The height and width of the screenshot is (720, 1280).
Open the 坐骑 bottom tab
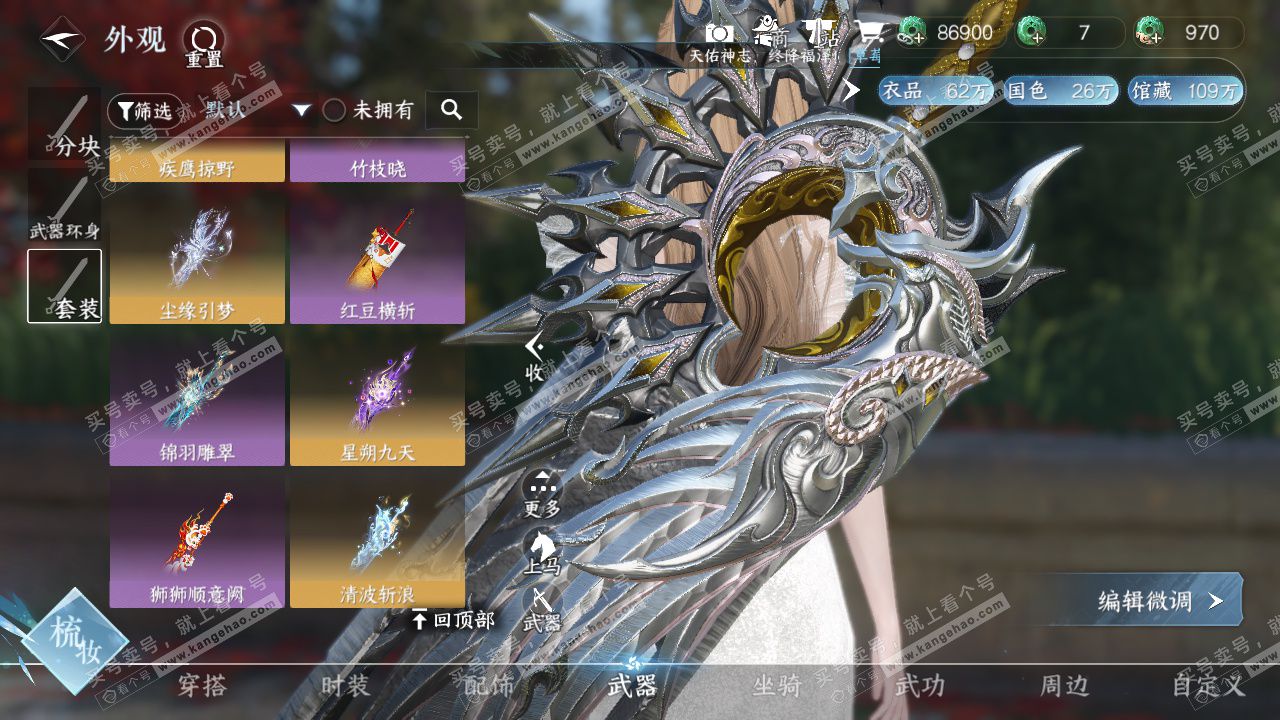[777, 686]
